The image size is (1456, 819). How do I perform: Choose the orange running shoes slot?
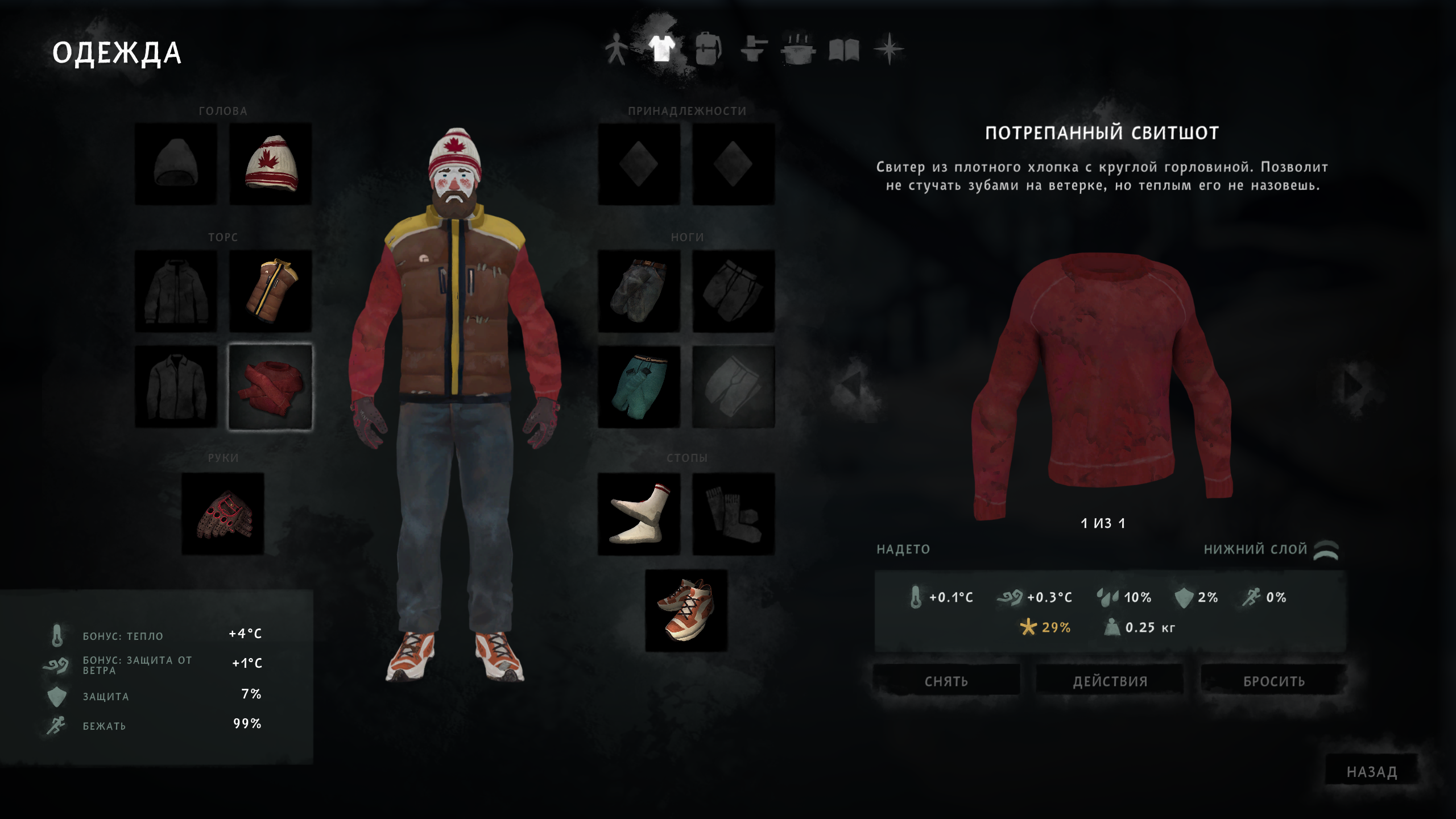pyautogui.click(x=686, y=610)
